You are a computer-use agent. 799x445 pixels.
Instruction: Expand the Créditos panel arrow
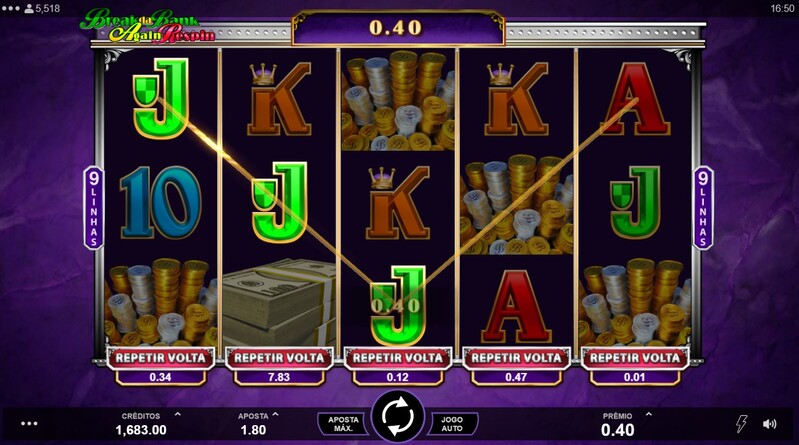(x=178, y=414)
